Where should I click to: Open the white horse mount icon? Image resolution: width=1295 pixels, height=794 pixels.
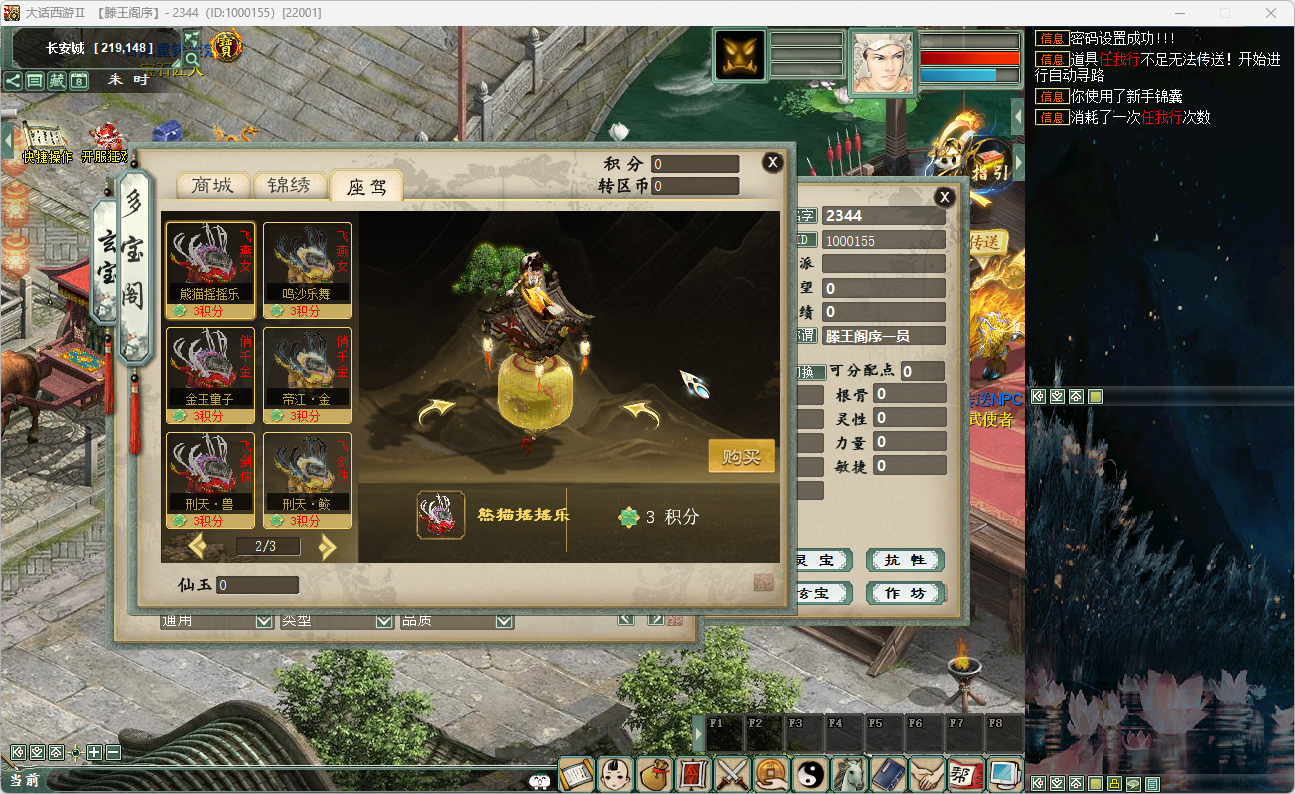tap(850, 774)
